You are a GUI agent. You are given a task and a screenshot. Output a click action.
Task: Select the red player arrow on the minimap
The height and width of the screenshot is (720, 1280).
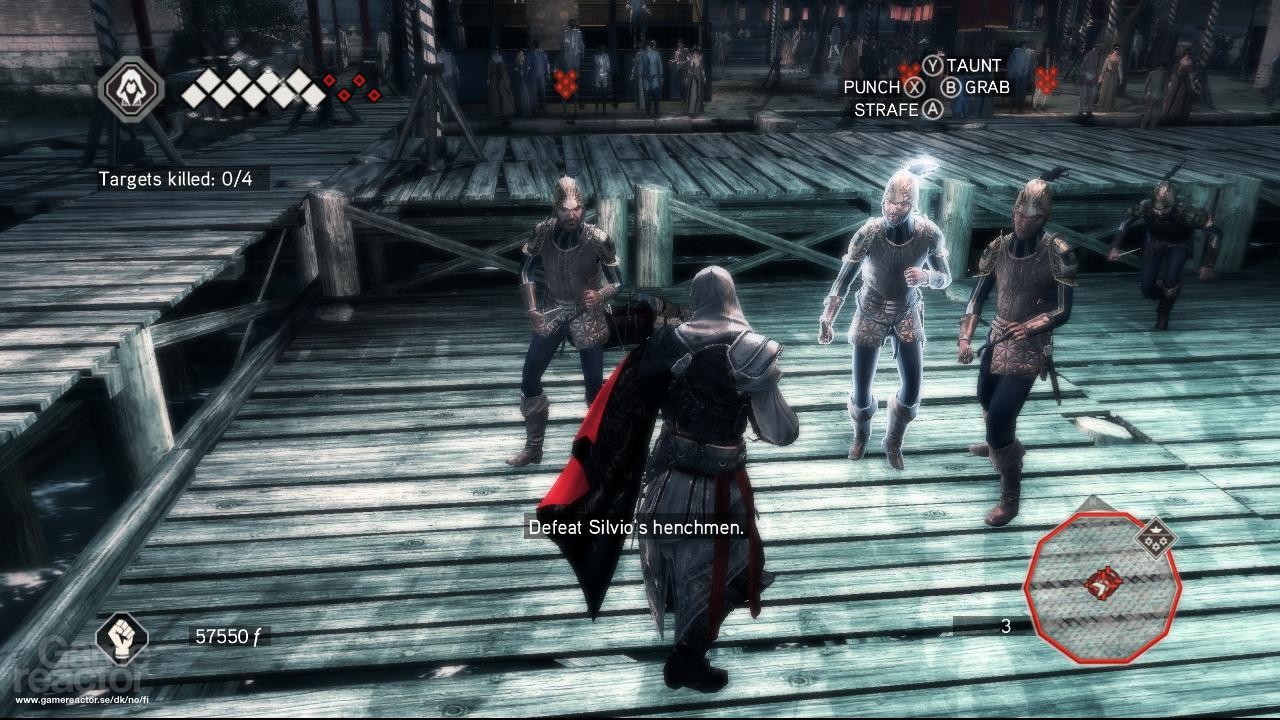[x=1104, y=582]
